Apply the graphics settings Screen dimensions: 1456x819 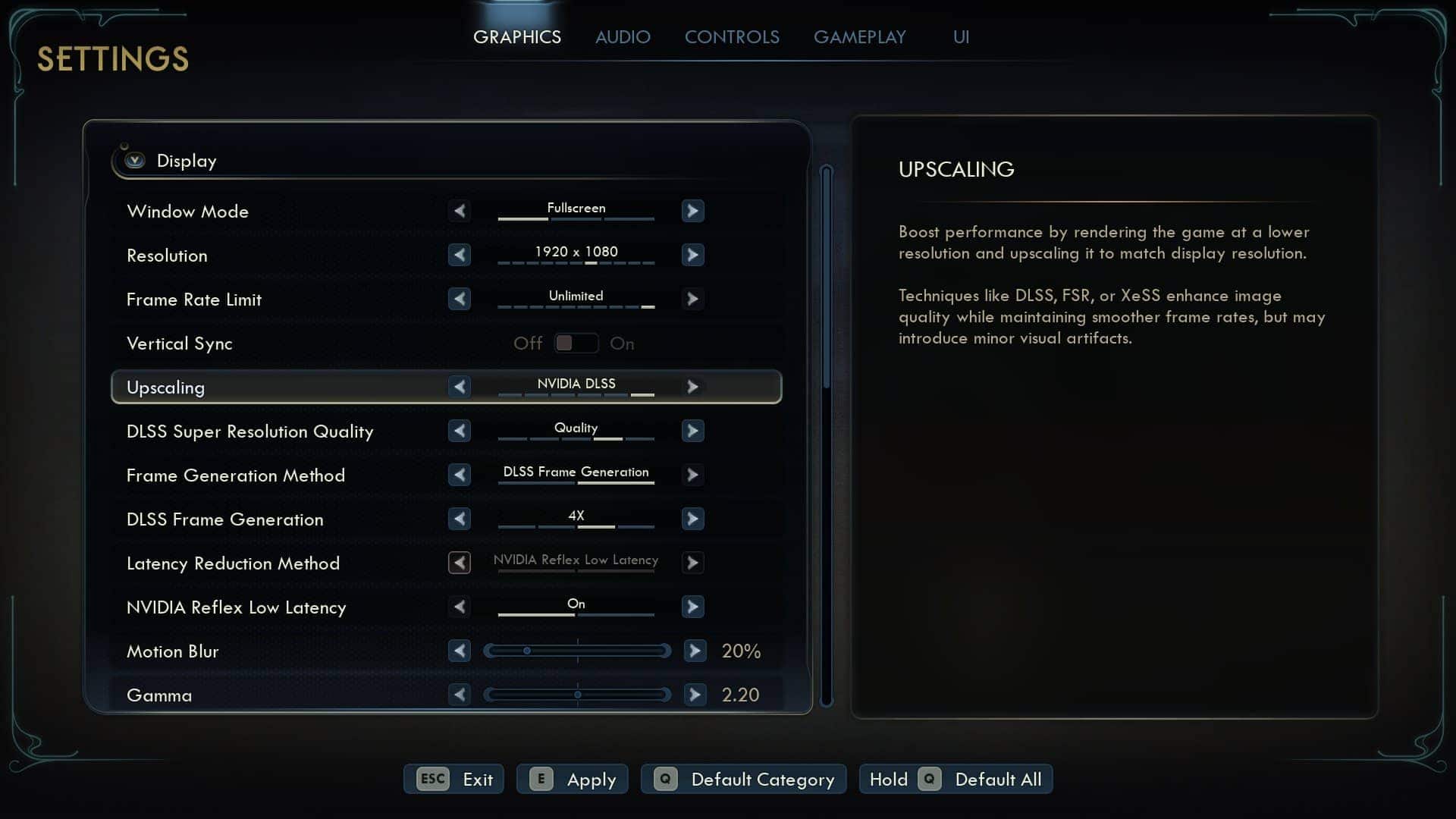pyautogui.click(x=573, y=779)
